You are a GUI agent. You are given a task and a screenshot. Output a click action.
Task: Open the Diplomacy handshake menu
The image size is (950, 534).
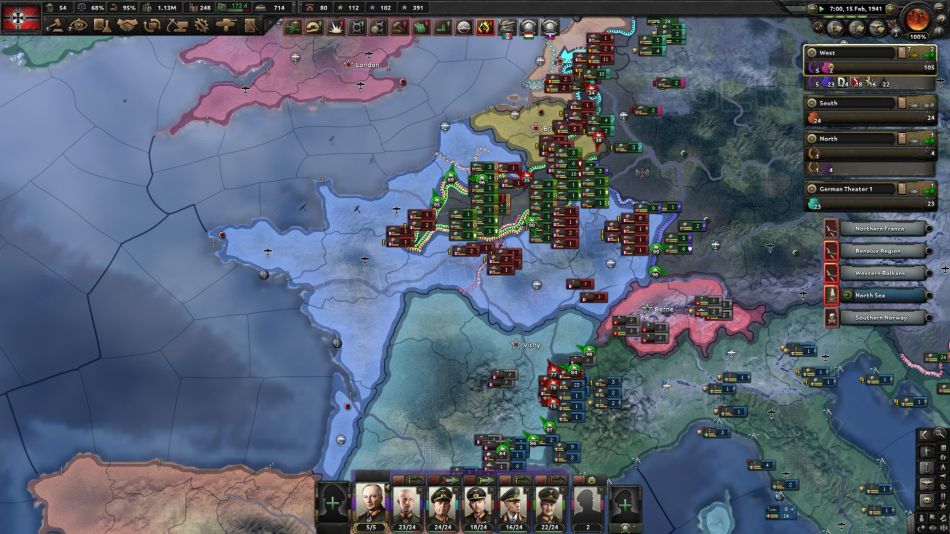tap(128, 26)
